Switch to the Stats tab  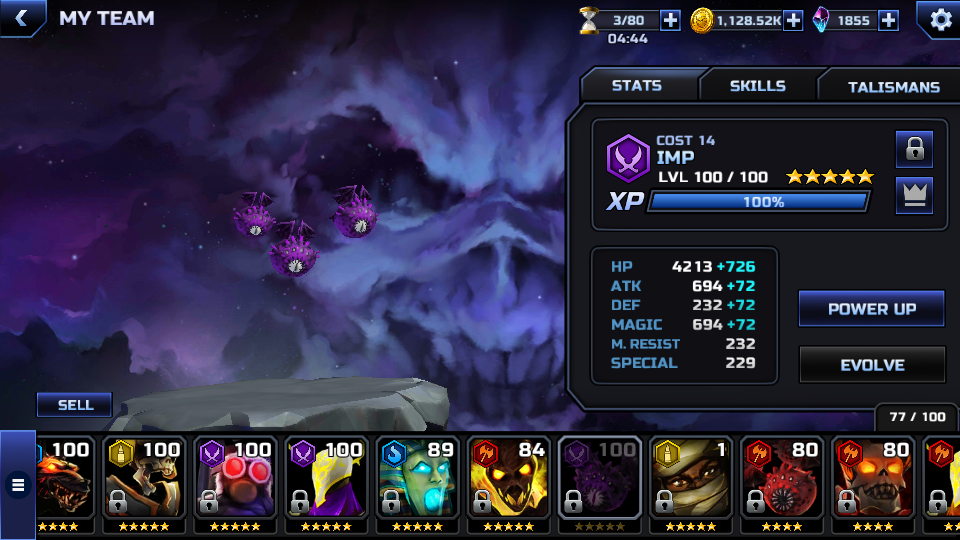point(637,86)
